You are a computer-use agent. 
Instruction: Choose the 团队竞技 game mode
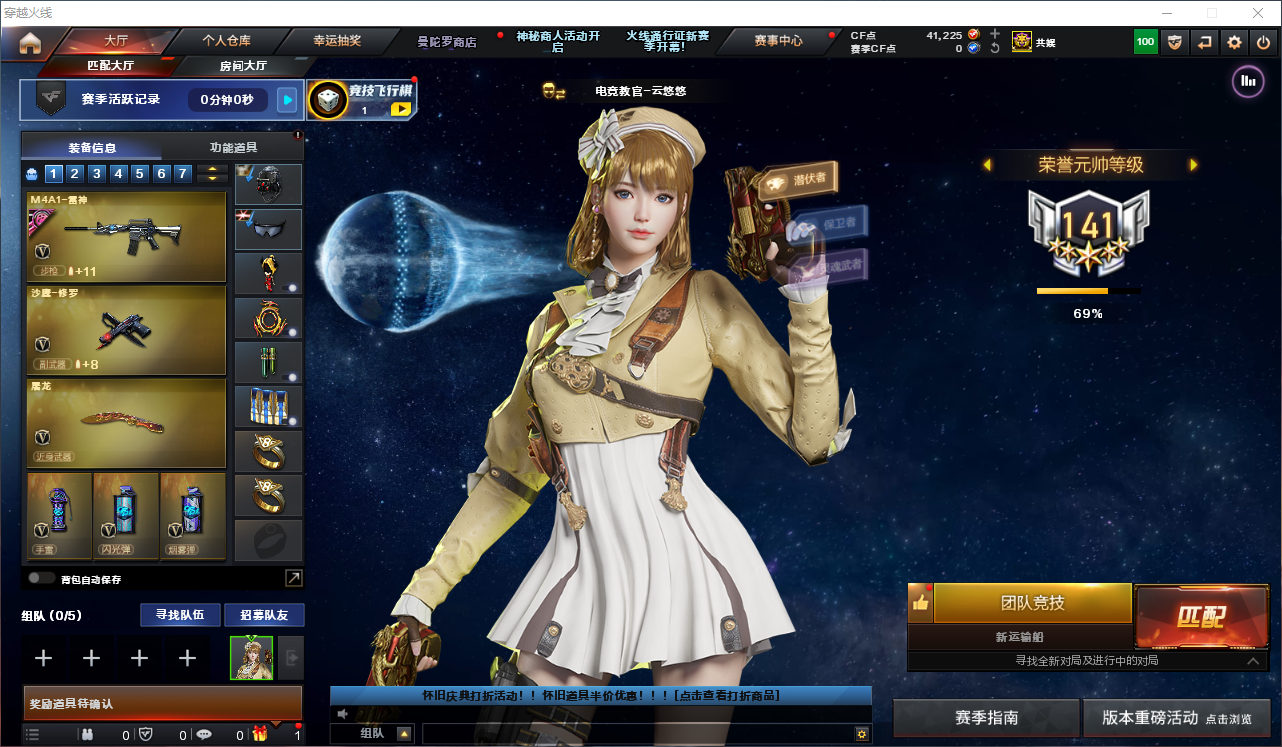pos(1032,603)
